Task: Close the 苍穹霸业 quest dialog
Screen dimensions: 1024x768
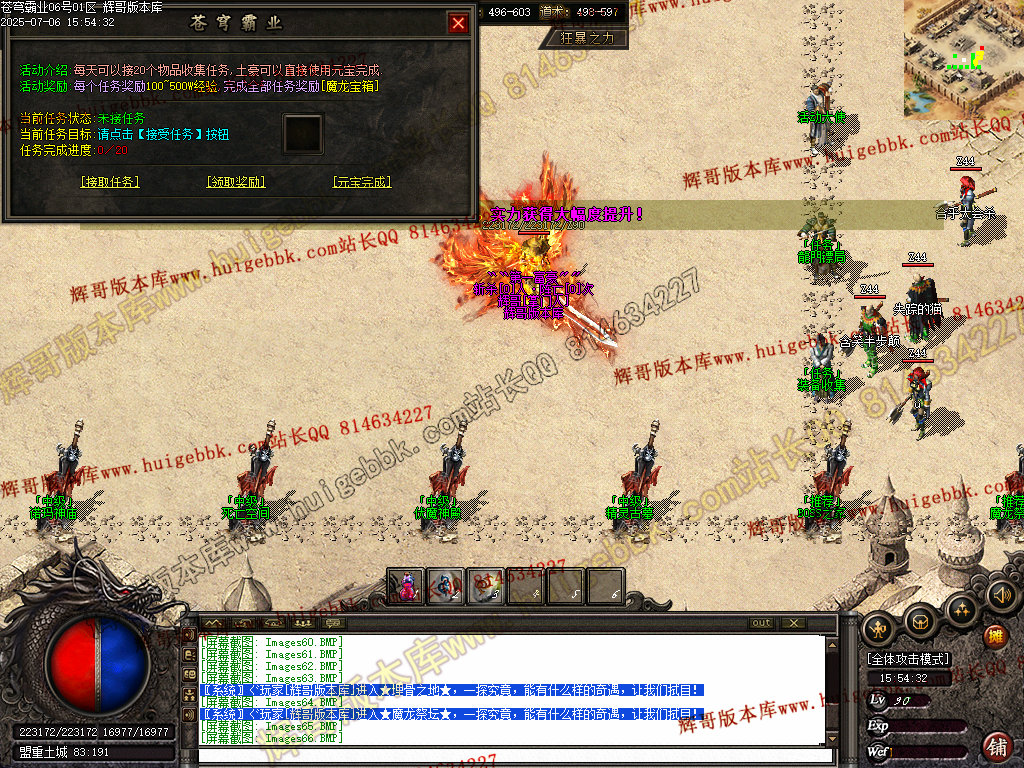Action: pos(458,23)
